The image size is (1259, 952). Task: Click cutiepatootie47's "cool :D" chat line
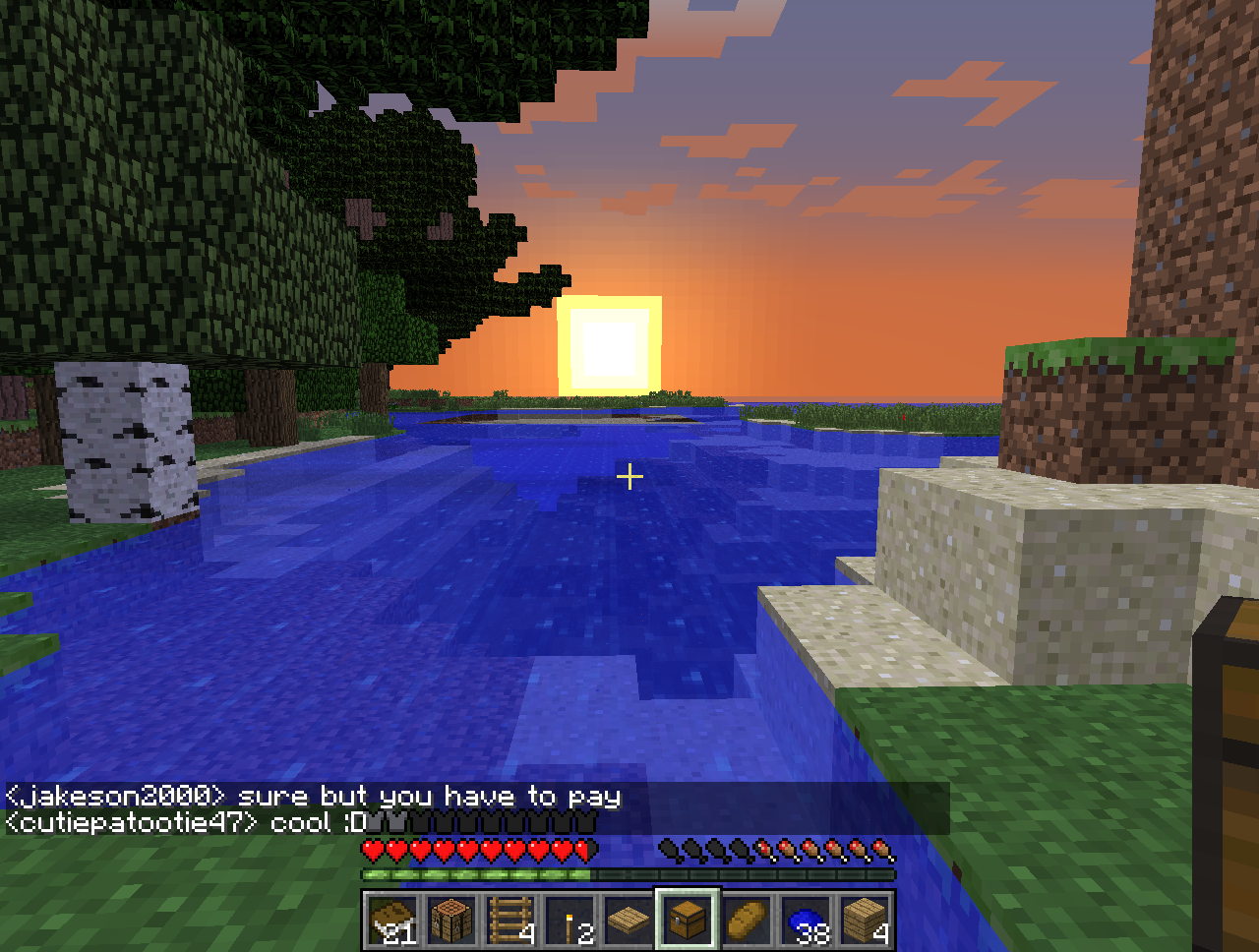pyautogui.click(x=187, y=822)
